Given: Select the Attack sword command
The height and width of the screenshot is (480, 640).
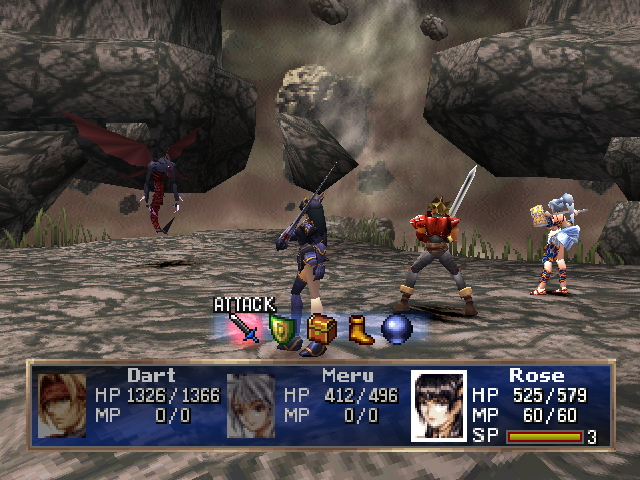Looking at the screenshot, I should click(244, 328).
